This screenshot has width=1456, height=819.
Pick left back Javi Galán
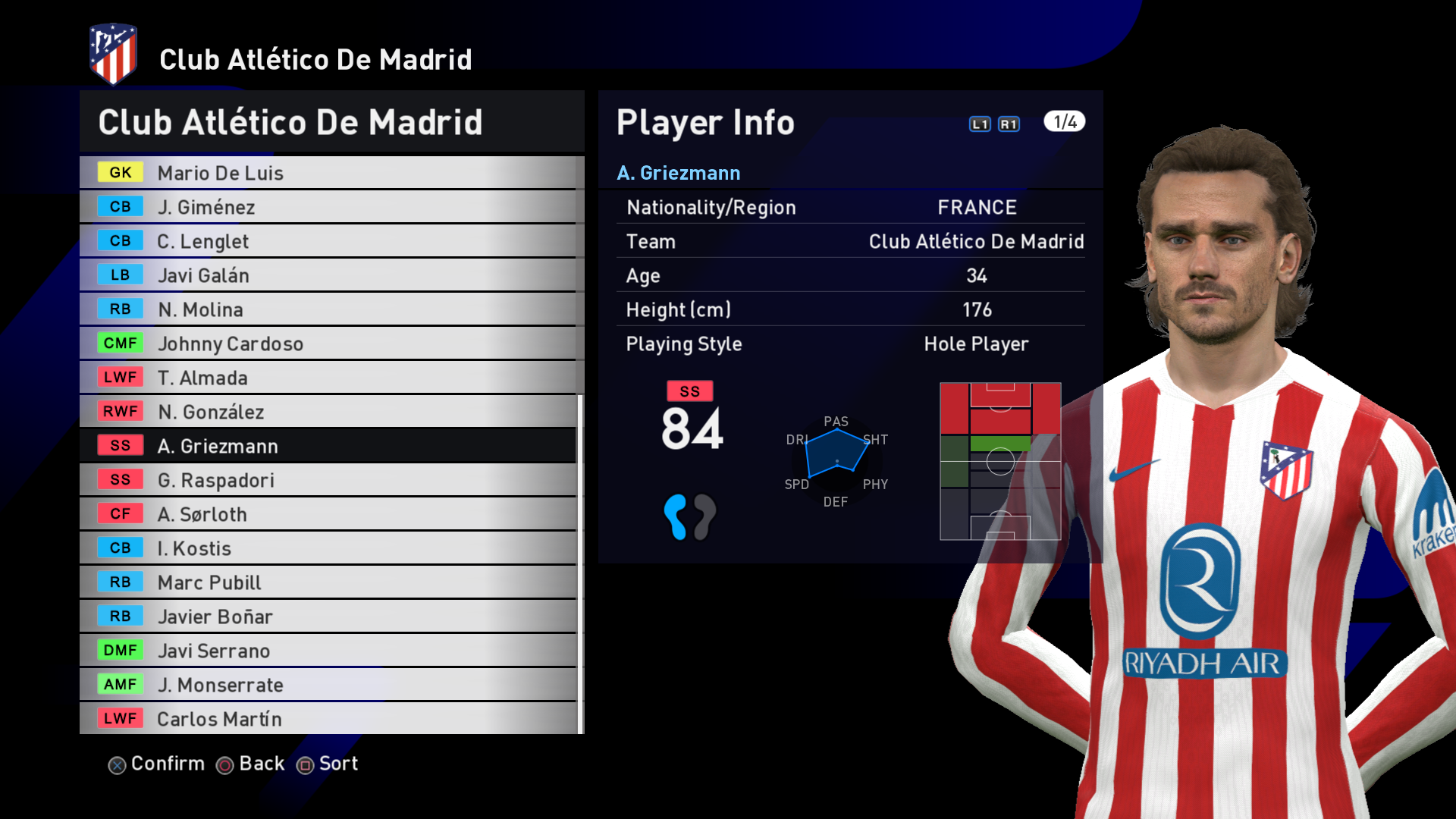[x=328, y=275]
